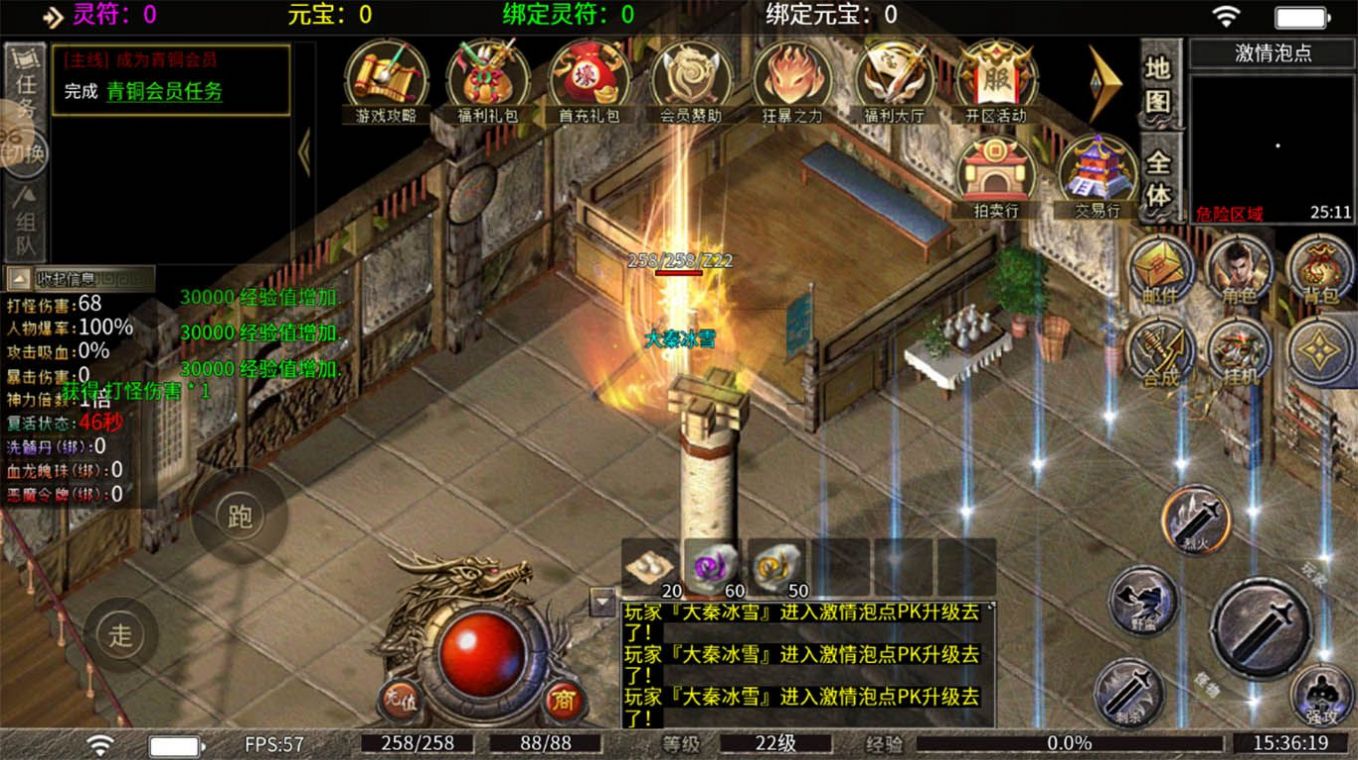Click the 青铜会员任务 quest link

tap(165, 92)
